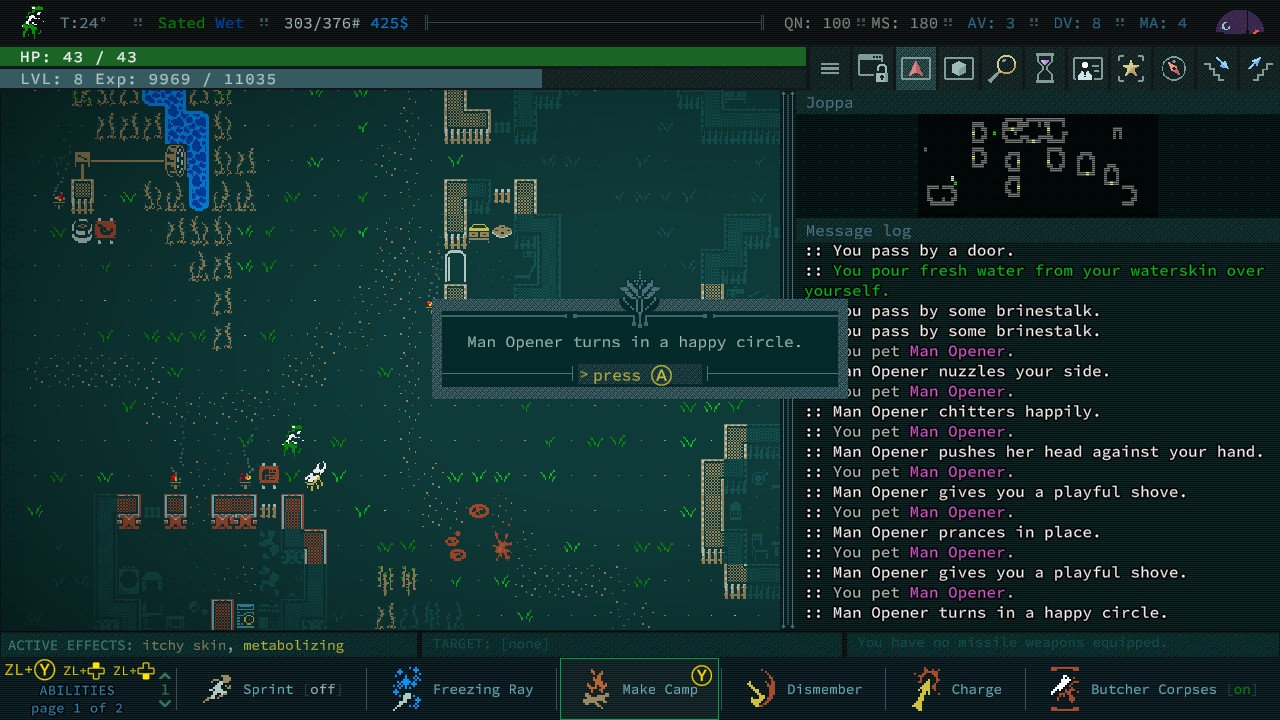Use the descend stairs icon
The width and height of the screenshot is (1280, 720).
(x=1217, y=69)
